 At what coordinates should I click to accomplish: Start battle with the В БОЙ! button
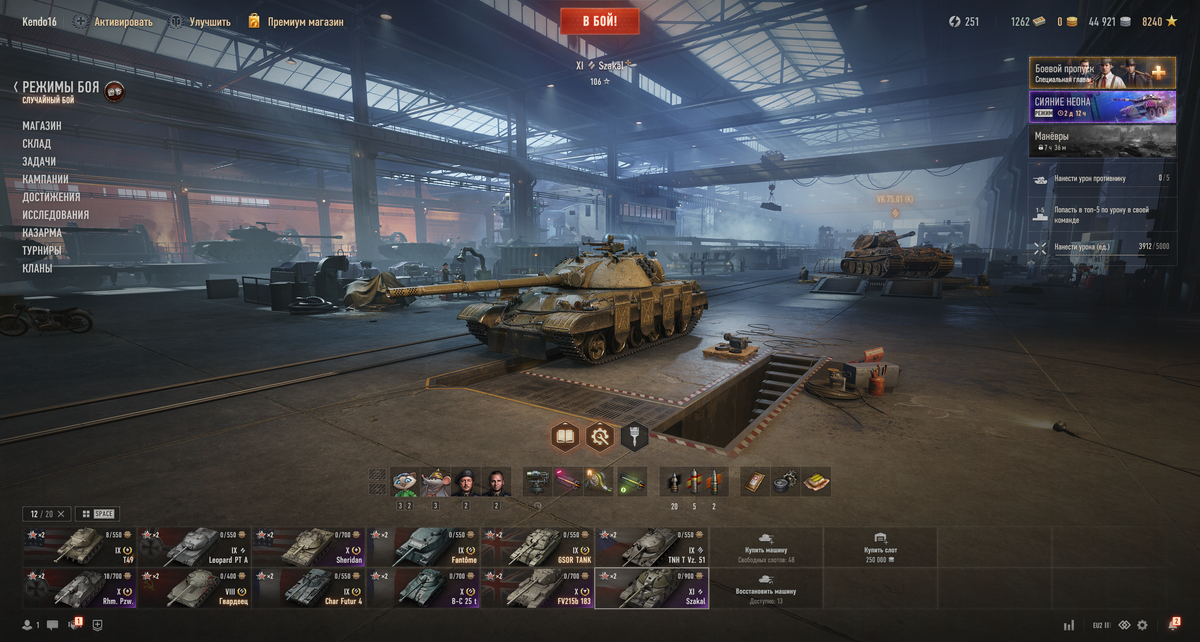599,20
